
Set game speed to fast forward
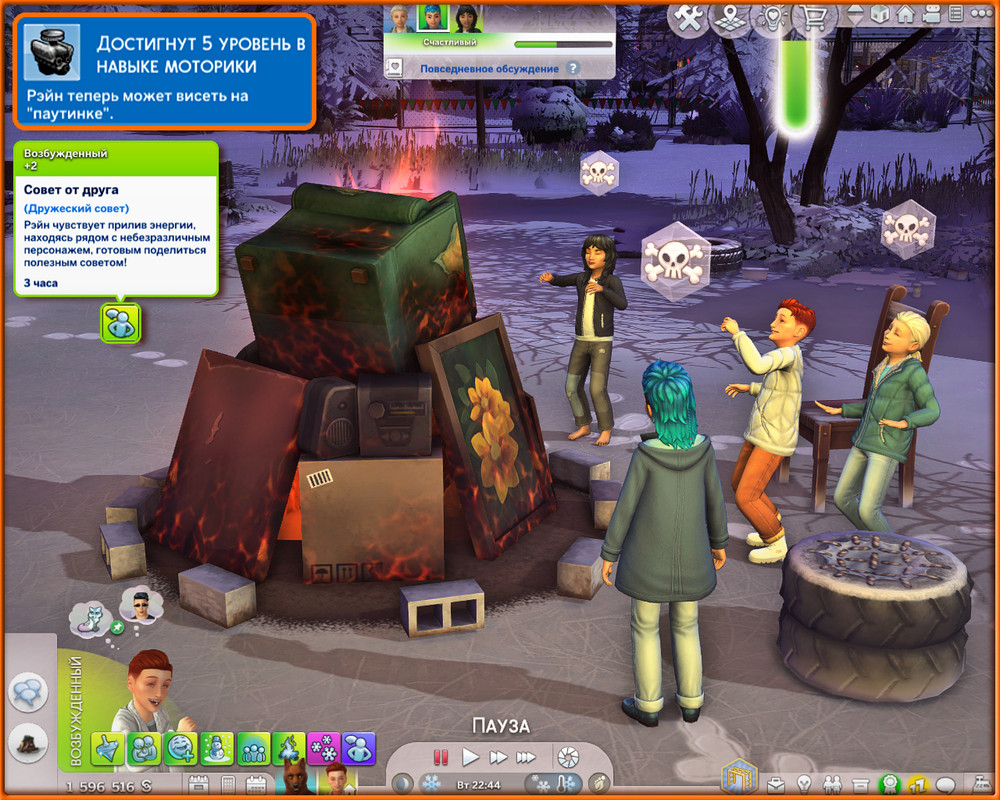(x=498, y=757)
